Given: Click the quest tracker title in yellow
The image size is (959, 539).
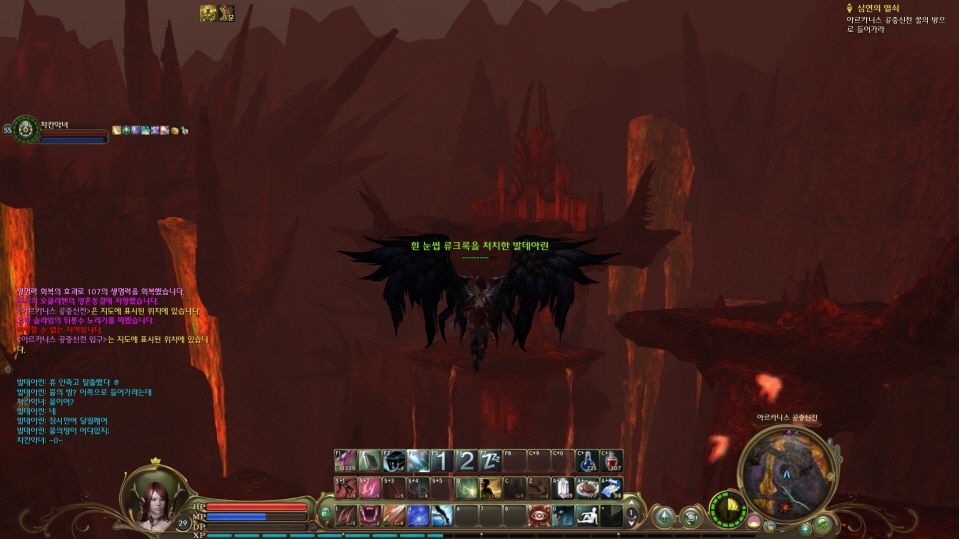Looking at the screenshot, I should coord(871,8).
